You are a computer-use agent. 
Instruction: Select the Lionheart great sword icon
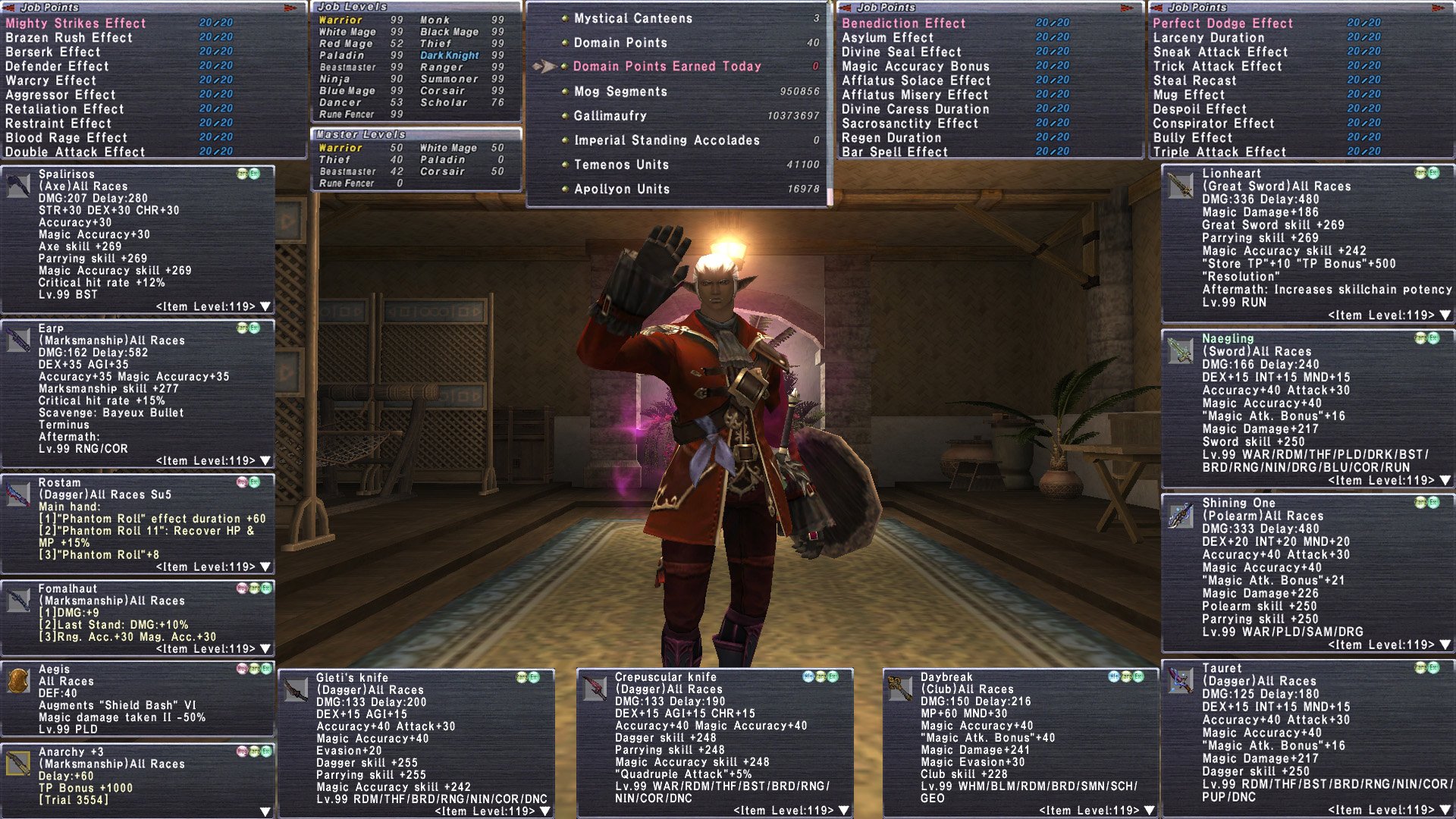pos(1180,185)
